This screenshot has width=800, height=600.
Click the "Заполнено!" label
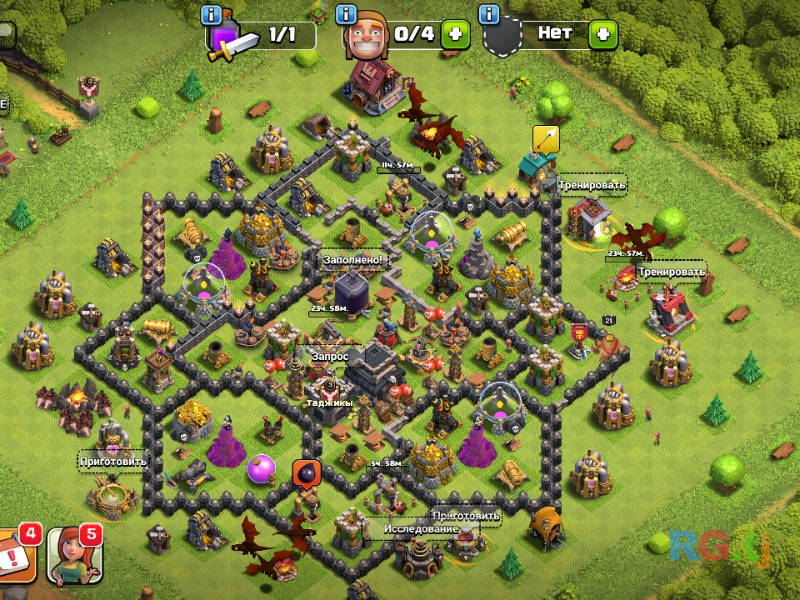point(352,259)
